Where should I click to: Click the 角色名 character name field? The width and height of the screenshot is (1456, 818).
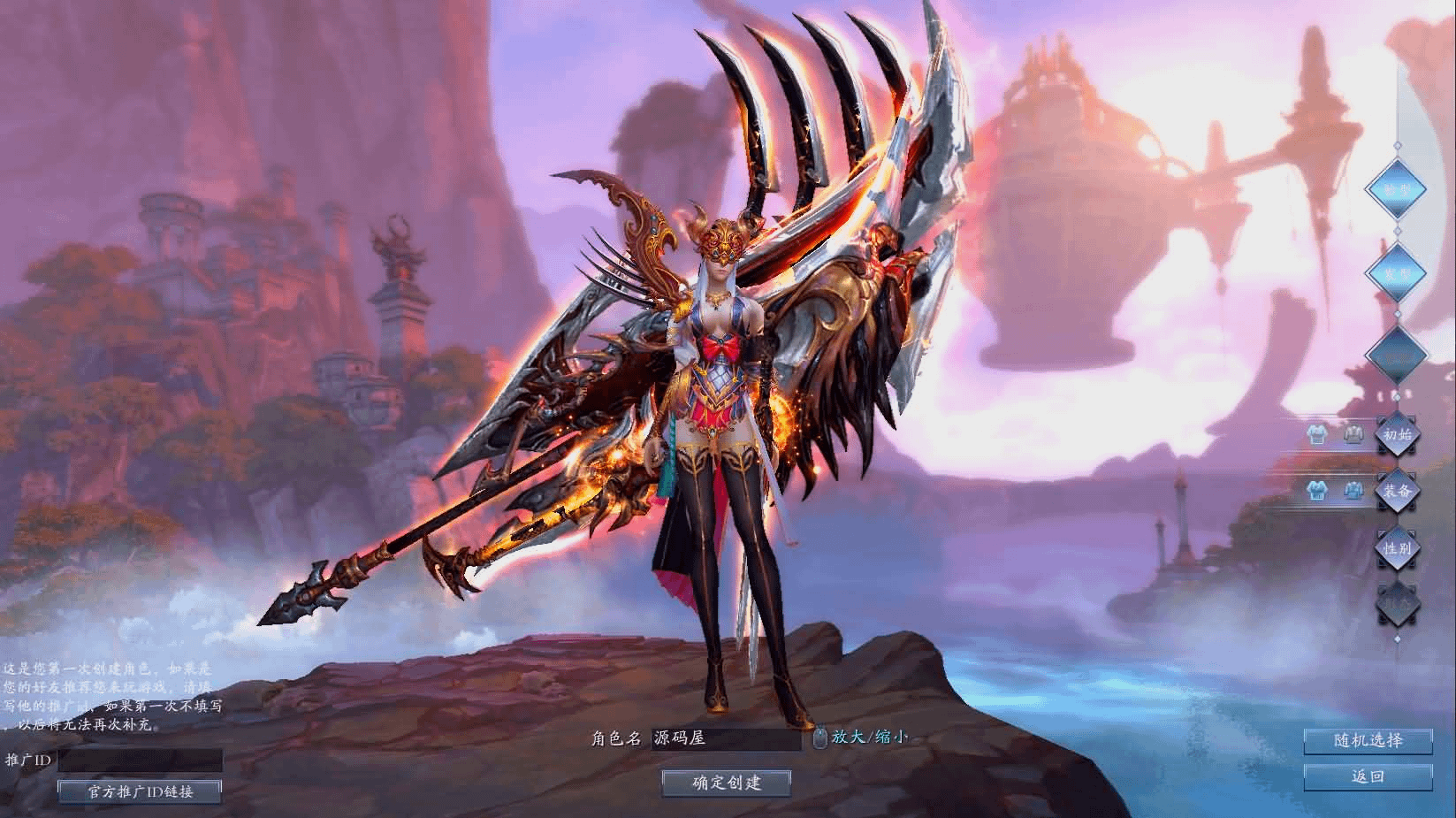pyautogui.click(x=725, y=738)
